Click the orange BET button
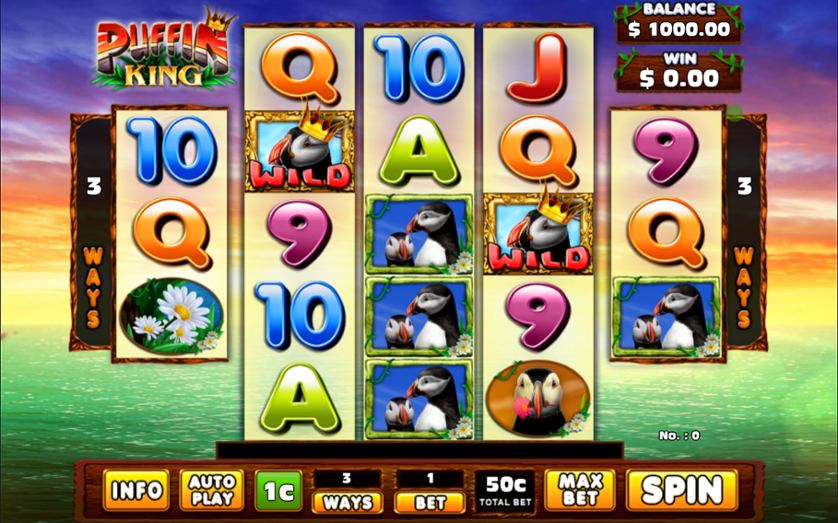This screenshot has height=523, width=838. click(x=430, y=502)
